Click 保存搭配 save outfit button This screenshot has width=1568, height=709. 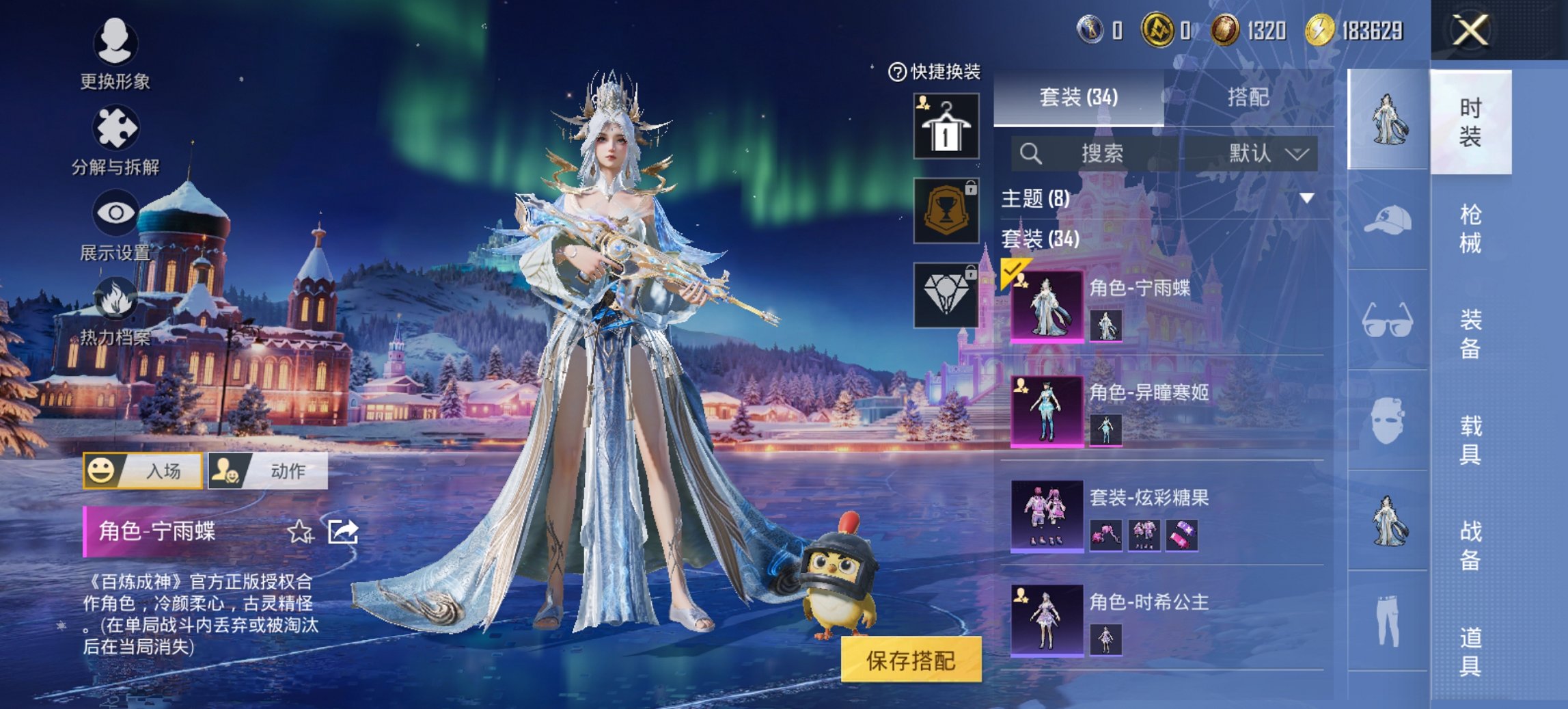coord(911,660)
